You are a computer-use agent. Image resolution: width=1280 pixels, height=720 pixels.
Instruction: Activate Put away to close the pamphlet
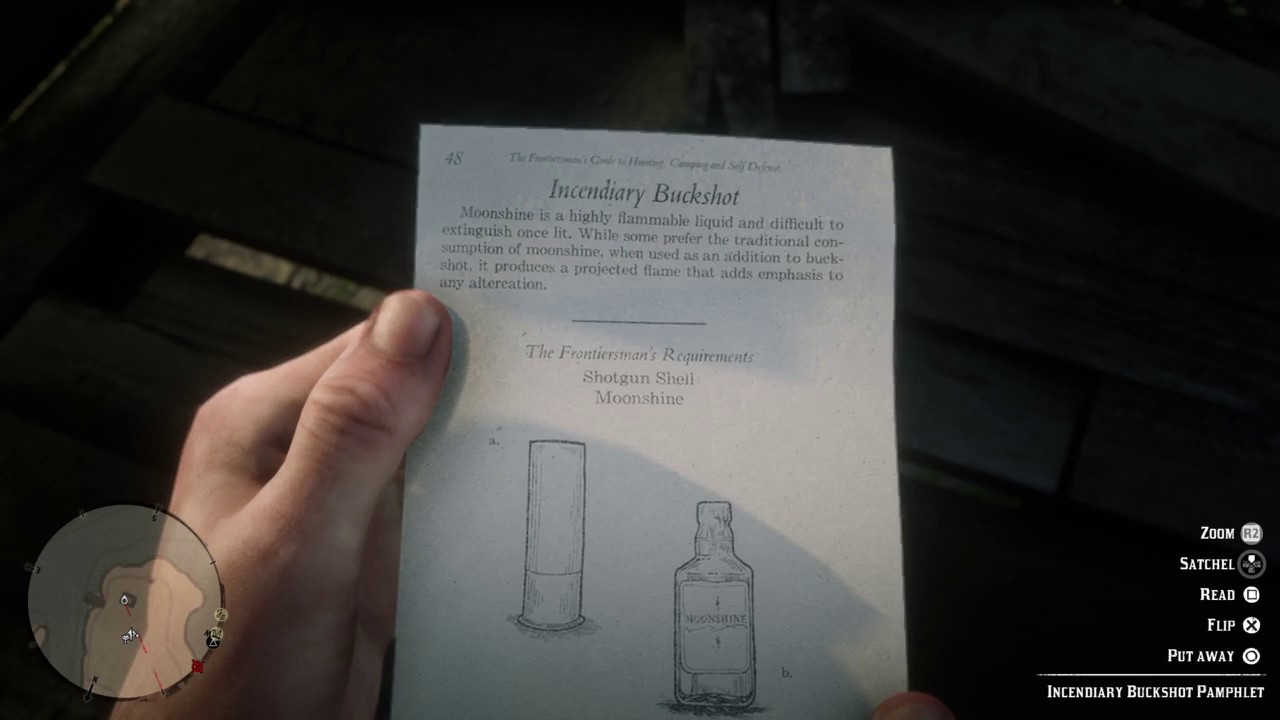1200,656
